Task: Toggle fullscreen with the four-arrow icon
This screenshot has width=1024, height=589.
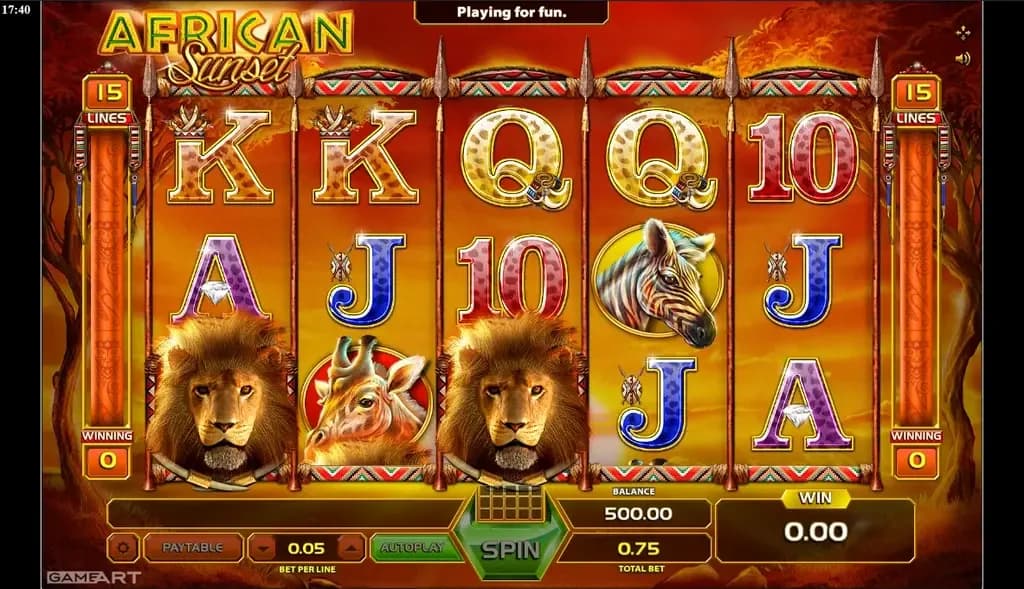Action: point(963,33)
